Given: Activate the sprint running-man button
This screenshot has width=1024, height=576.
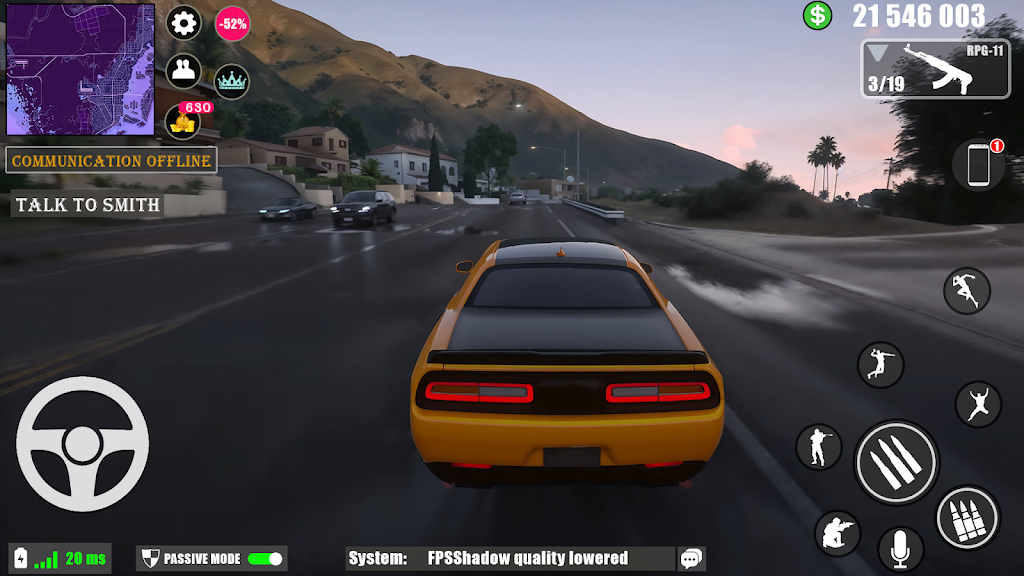Looking at the screenshot, I should [967, 290].
